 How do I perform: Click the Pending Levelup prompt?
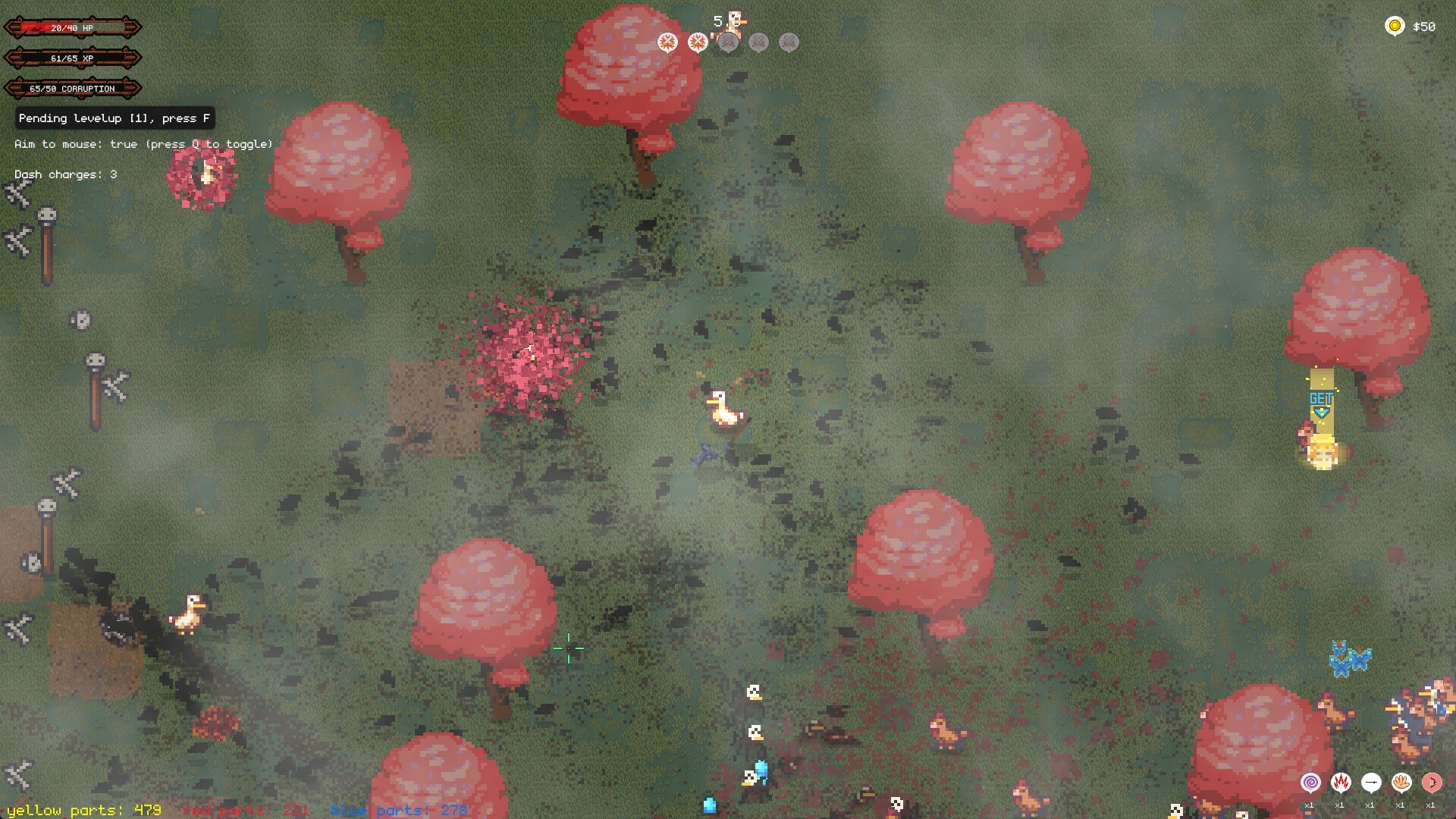point(114,118)
